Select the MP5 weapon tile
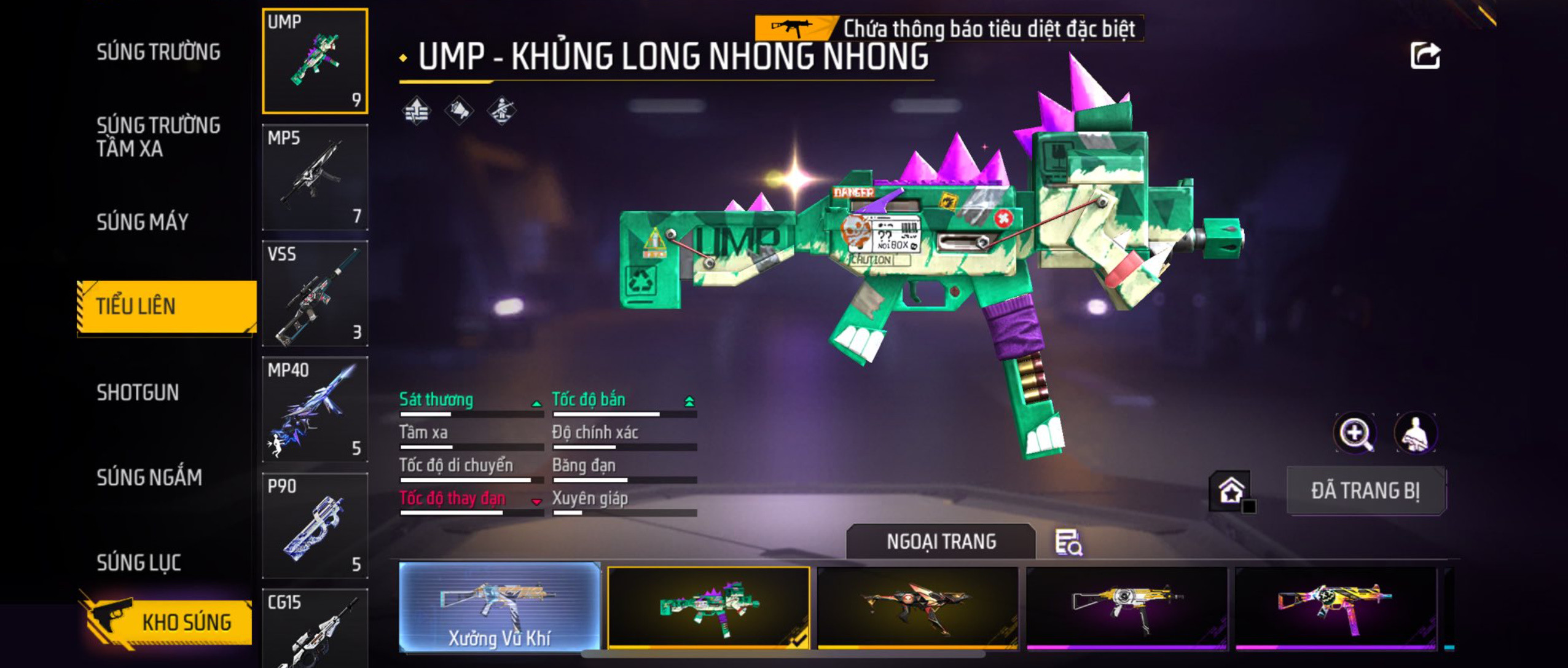This screenshot has height=668, width=1568. pyautogui.click(x=315, y=177)
